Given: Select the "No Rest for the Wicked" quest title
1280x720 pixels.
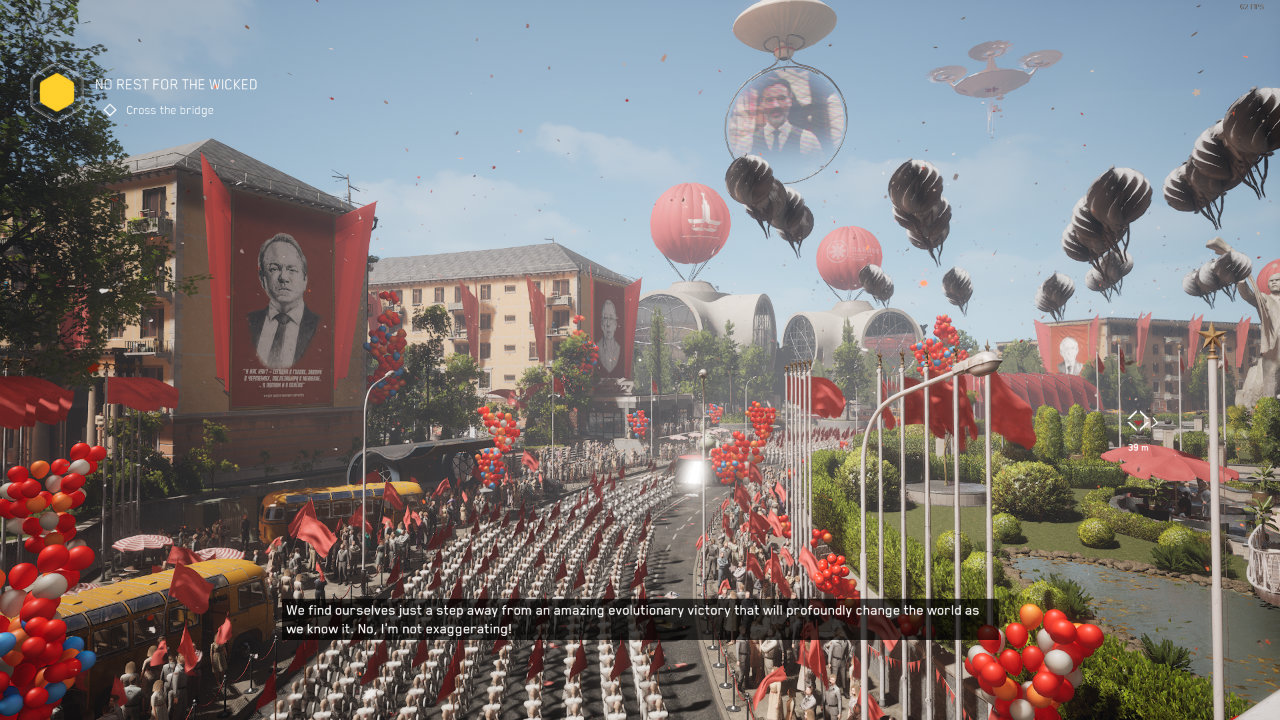Looking at the screenshot, I should click(176, 85).
